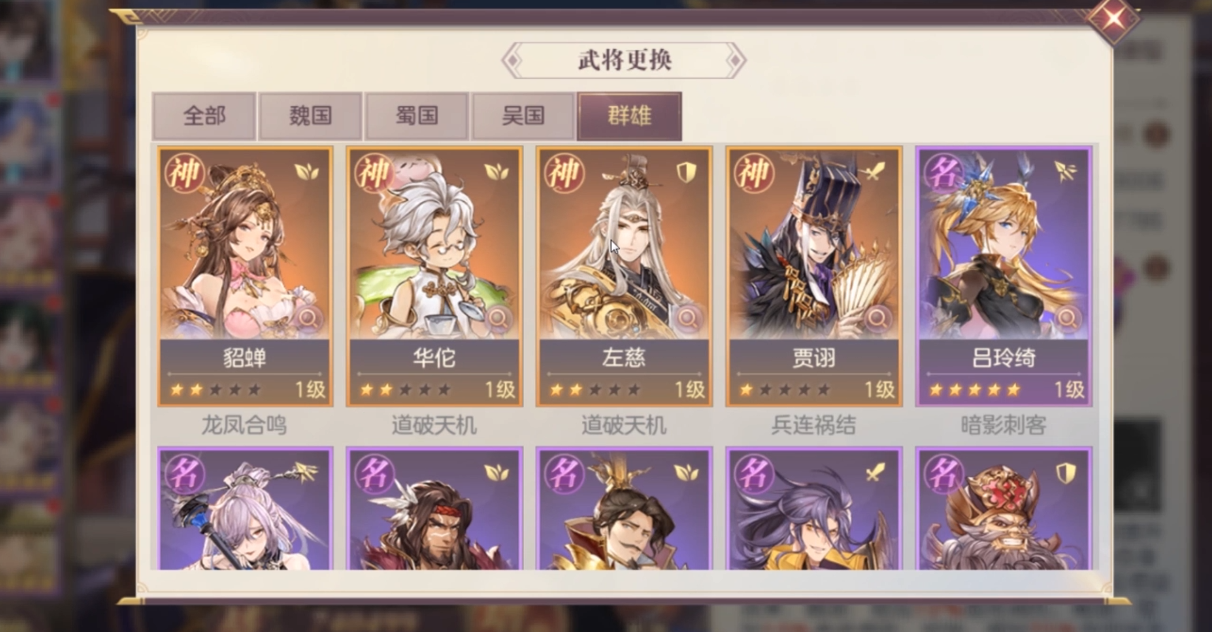Select the 吴国 faction tab

tap(523, 116)
